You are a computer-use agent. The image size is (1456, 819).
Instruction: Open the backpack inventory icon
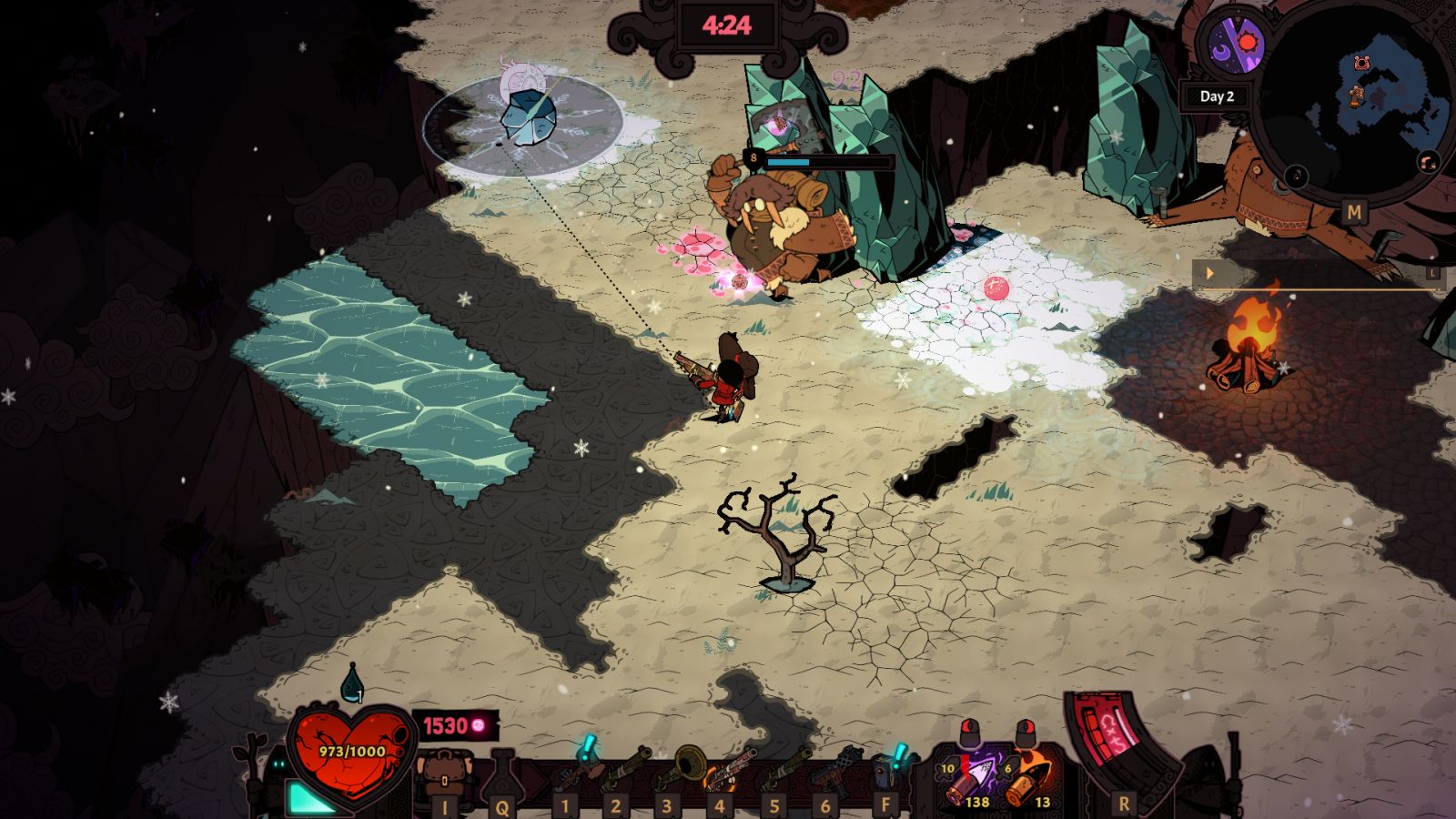point(443,775)
